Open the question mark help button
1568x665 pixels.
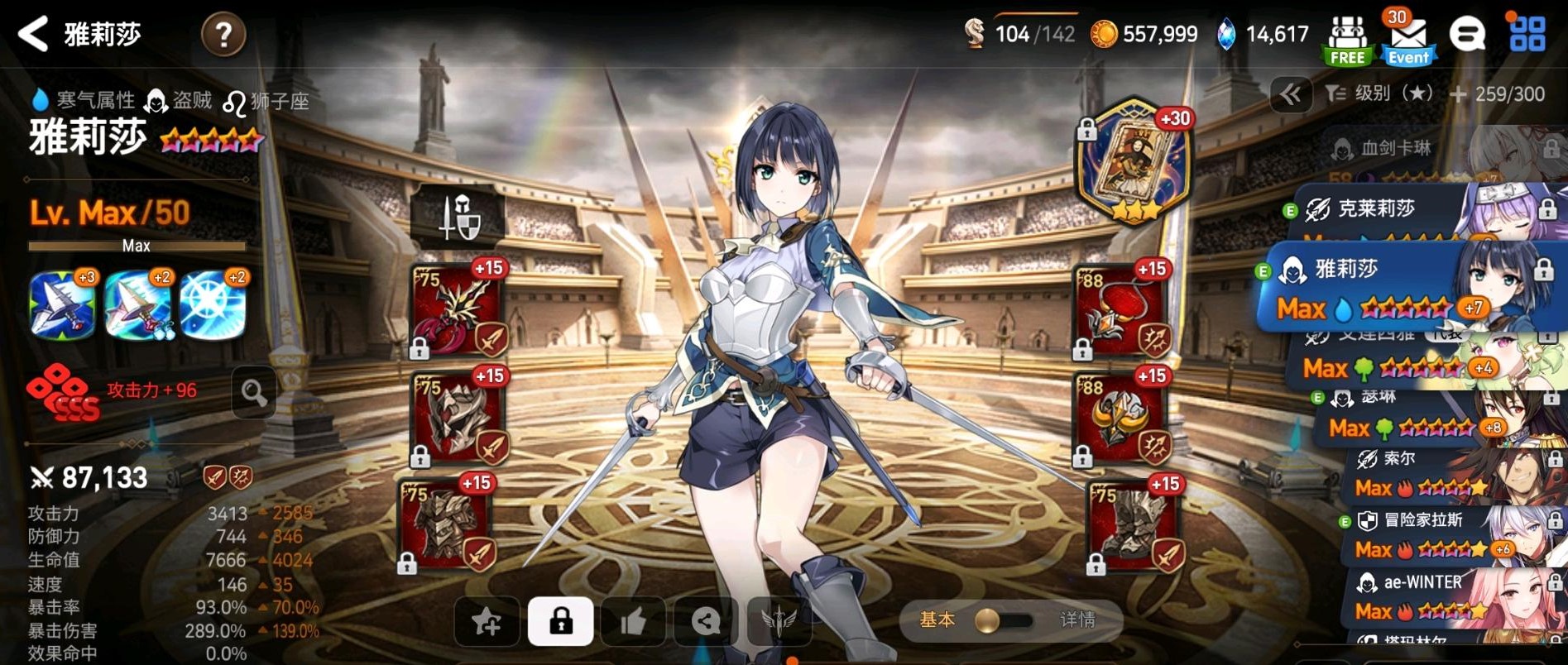(223, 35)
